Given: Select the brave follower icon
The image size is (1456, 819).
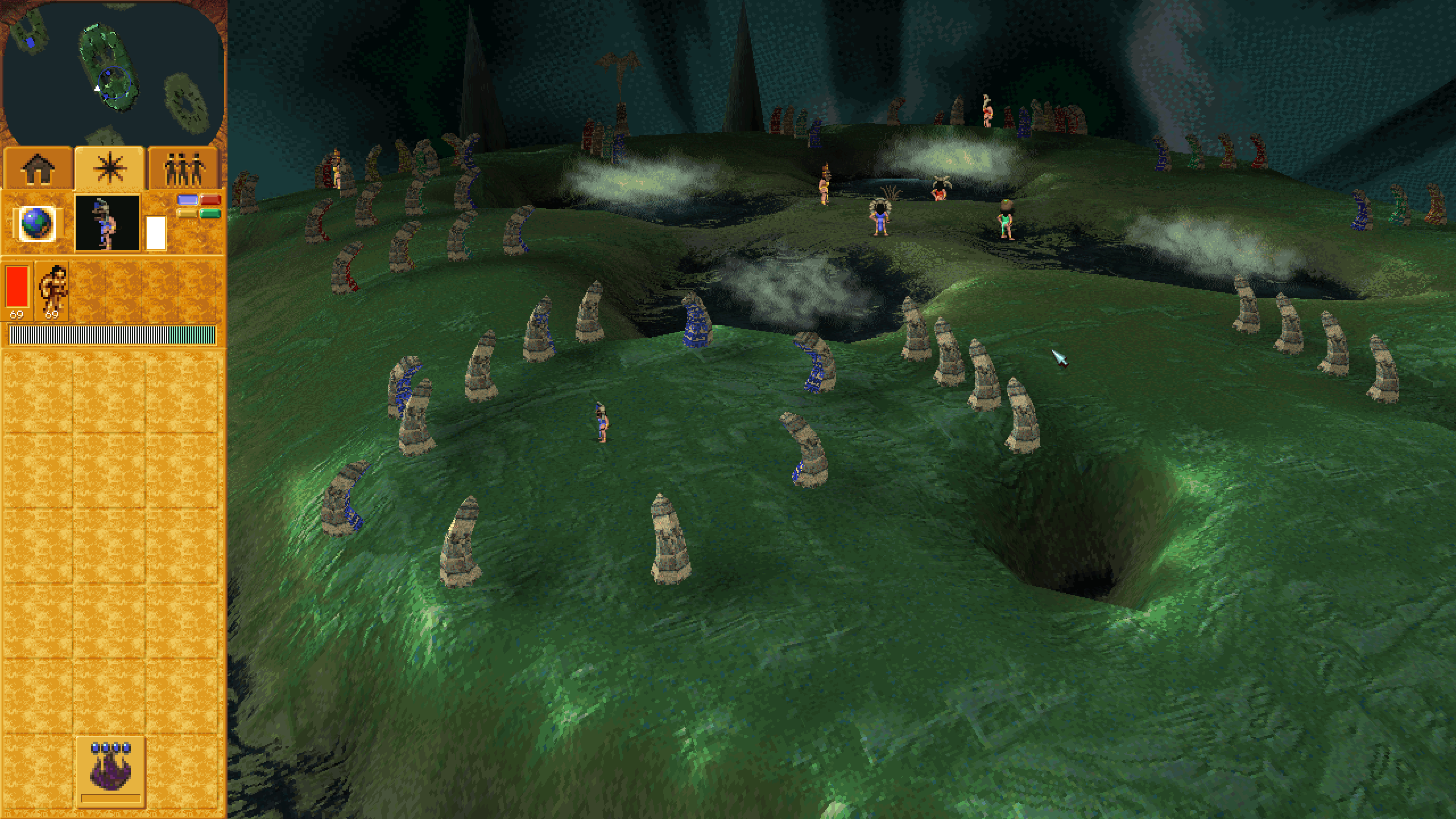Looking at the screenshot, I should coord(53,290).
